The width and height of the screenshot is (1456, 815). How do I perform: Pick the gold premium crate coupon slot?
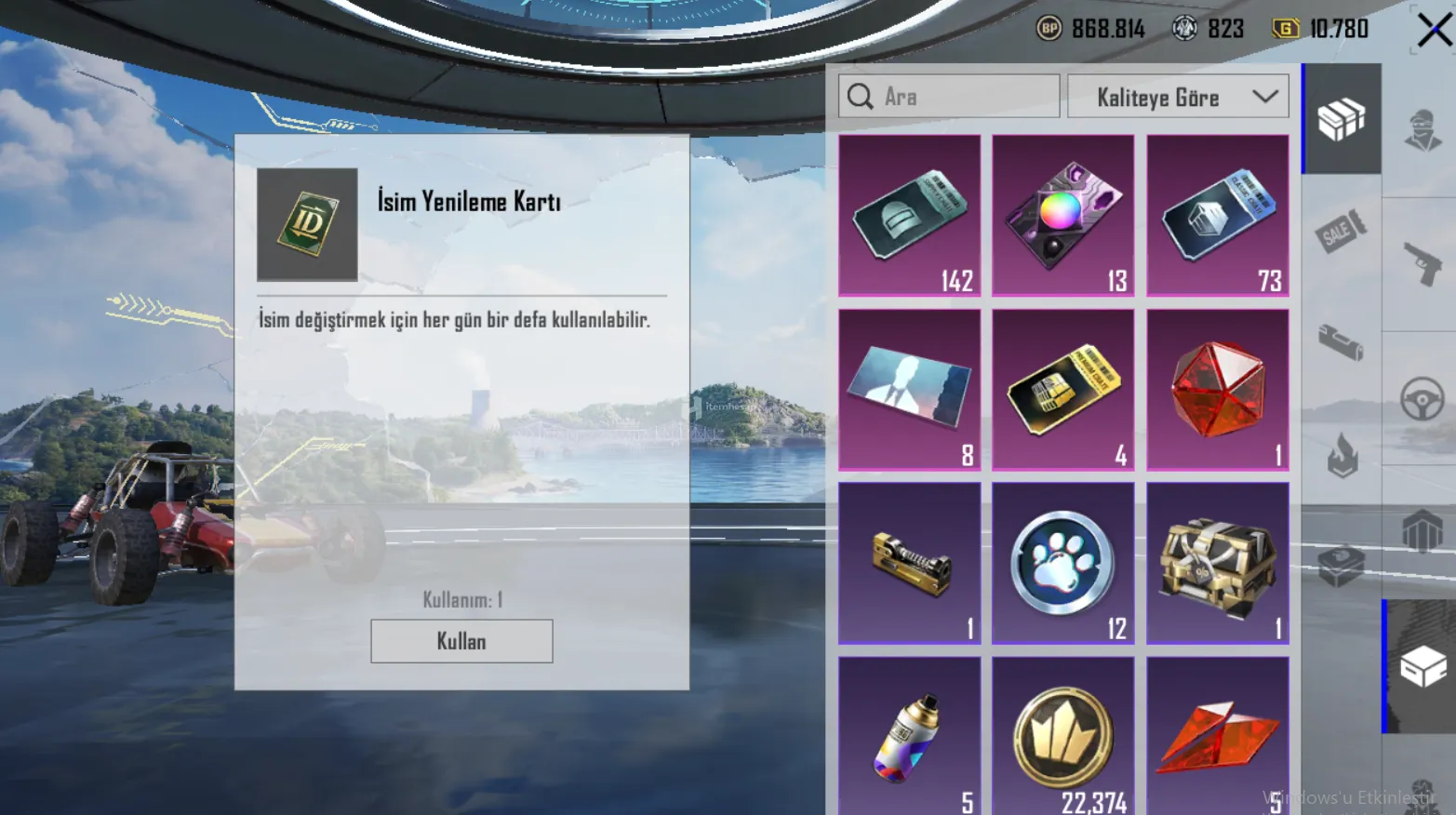[1062, 389]
